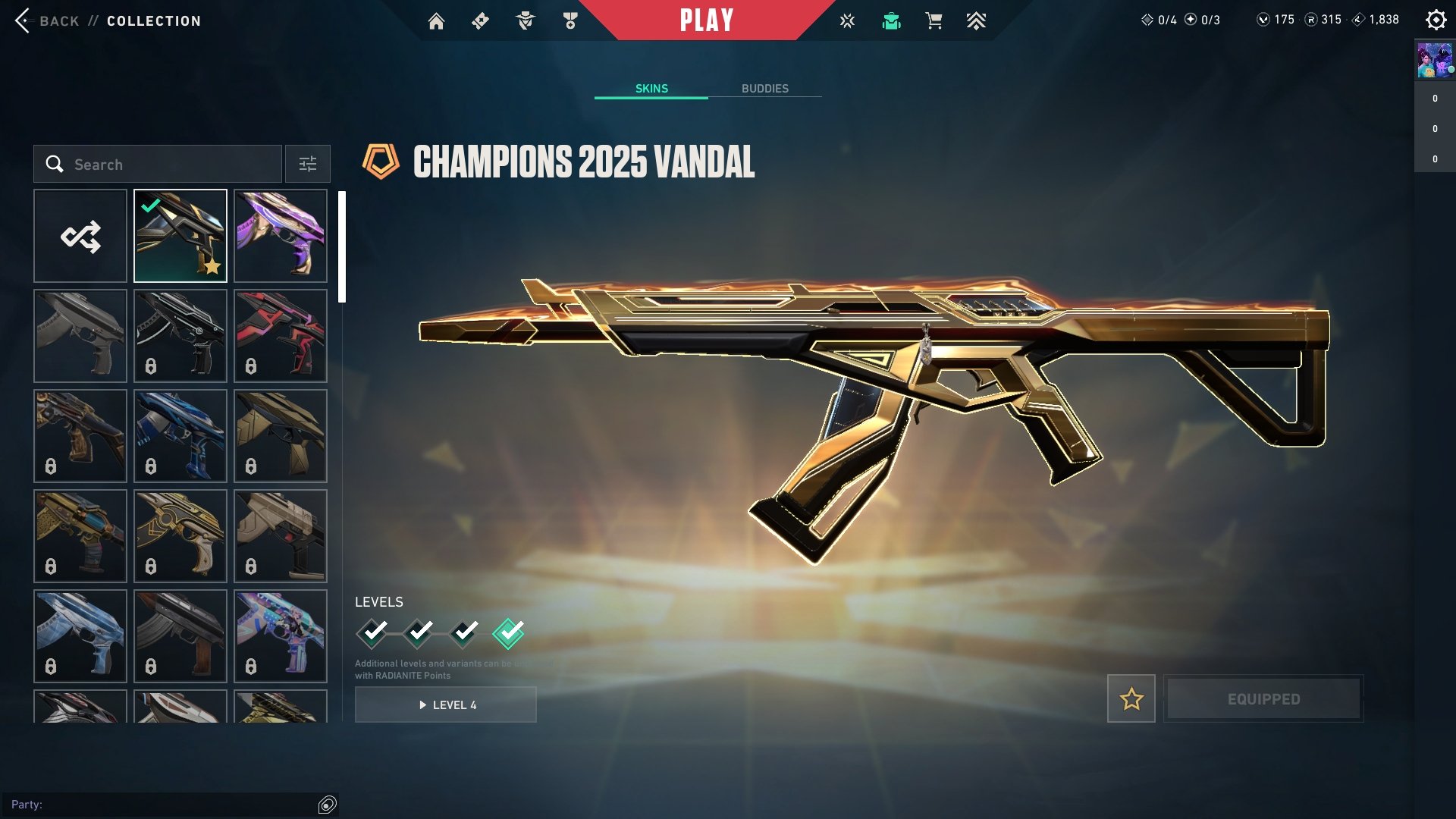Open the Esports hub icon
The height and width of the screenshot is (819, 1456).
(x=846, y=21)
